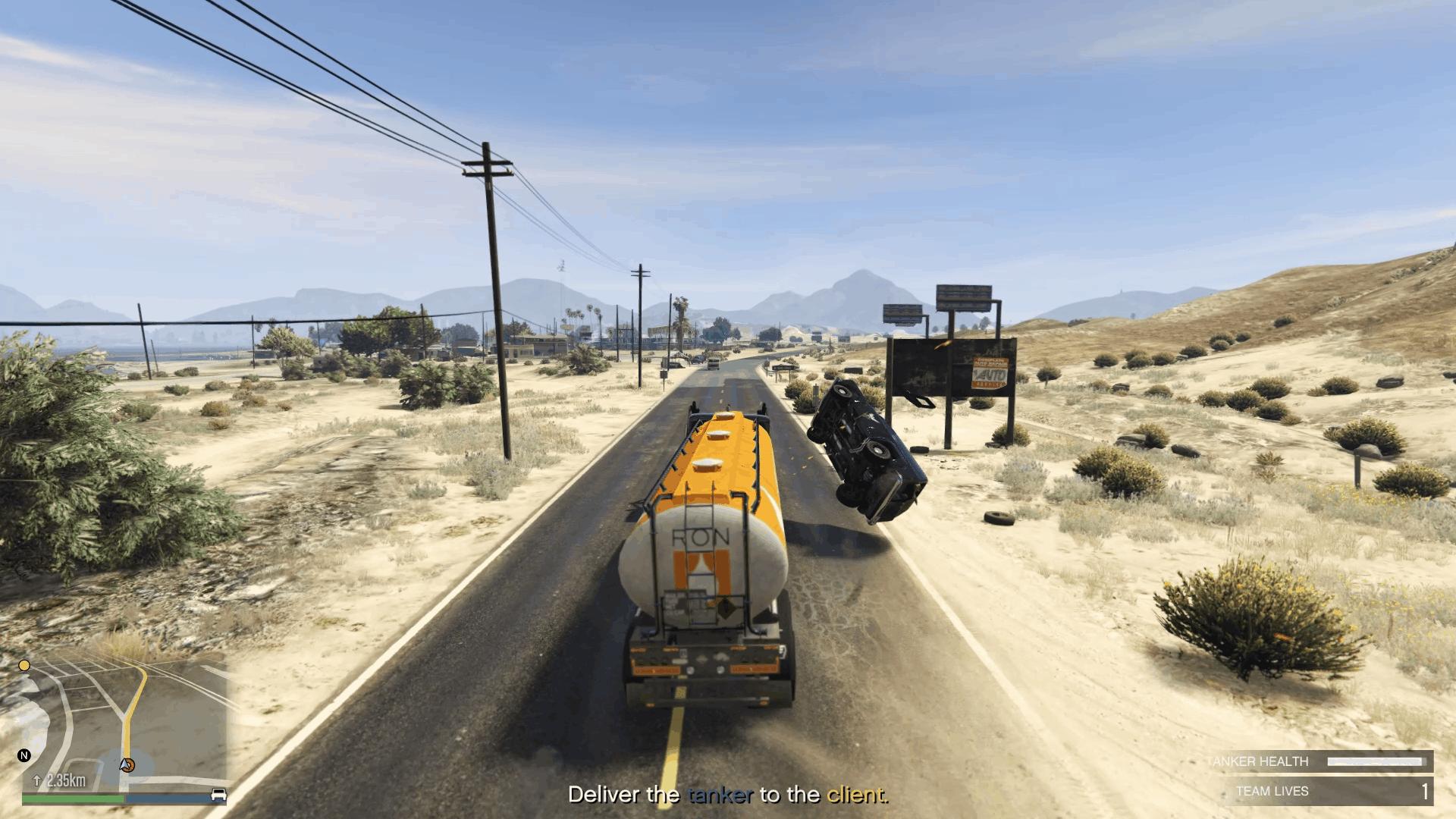Click the 2.35km distance readout
1456x819 pixels.
[67, 779]
